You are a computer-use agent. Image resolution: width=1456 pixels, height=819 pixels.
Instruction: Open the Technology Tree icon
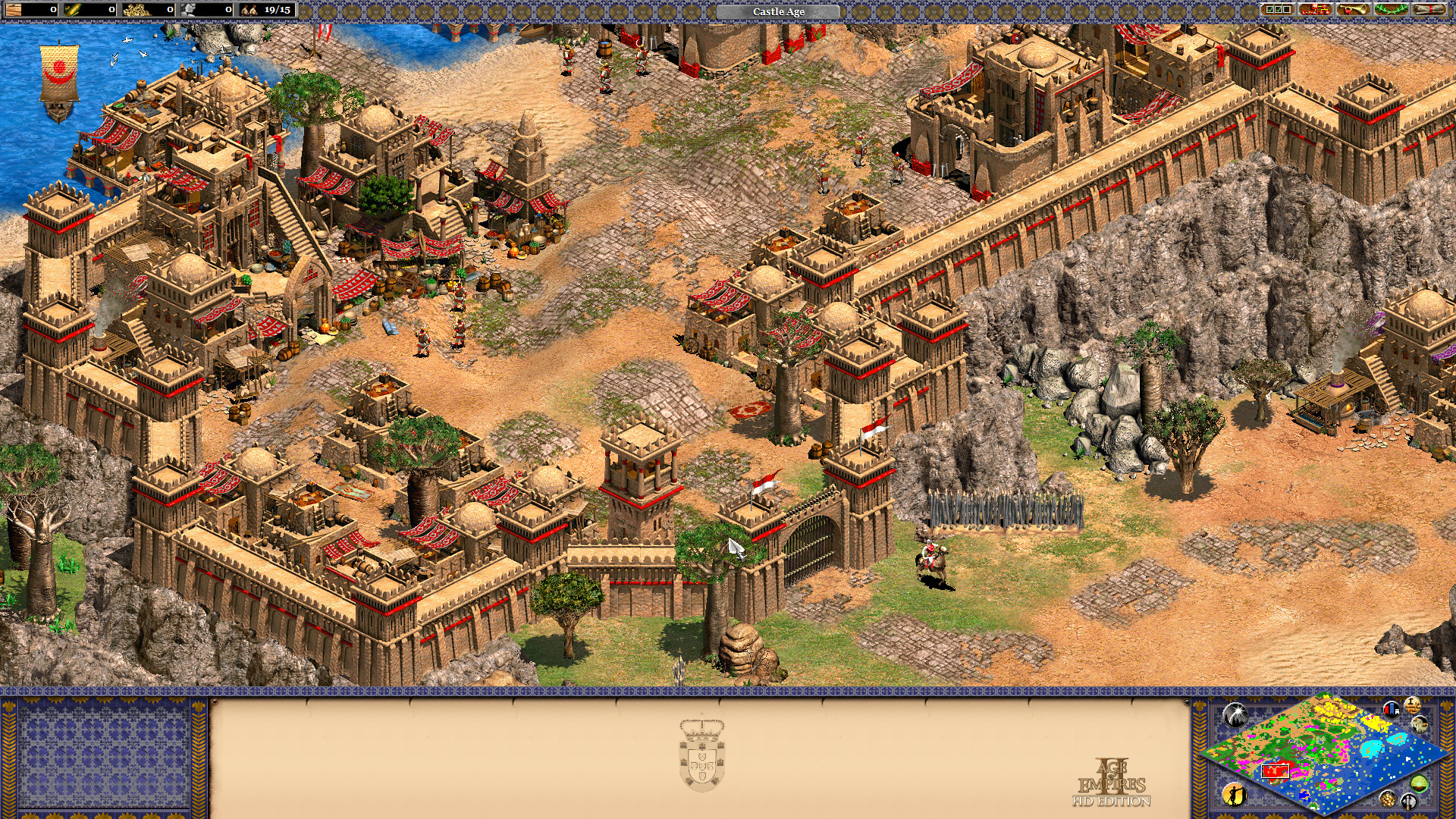[1315, 9]
